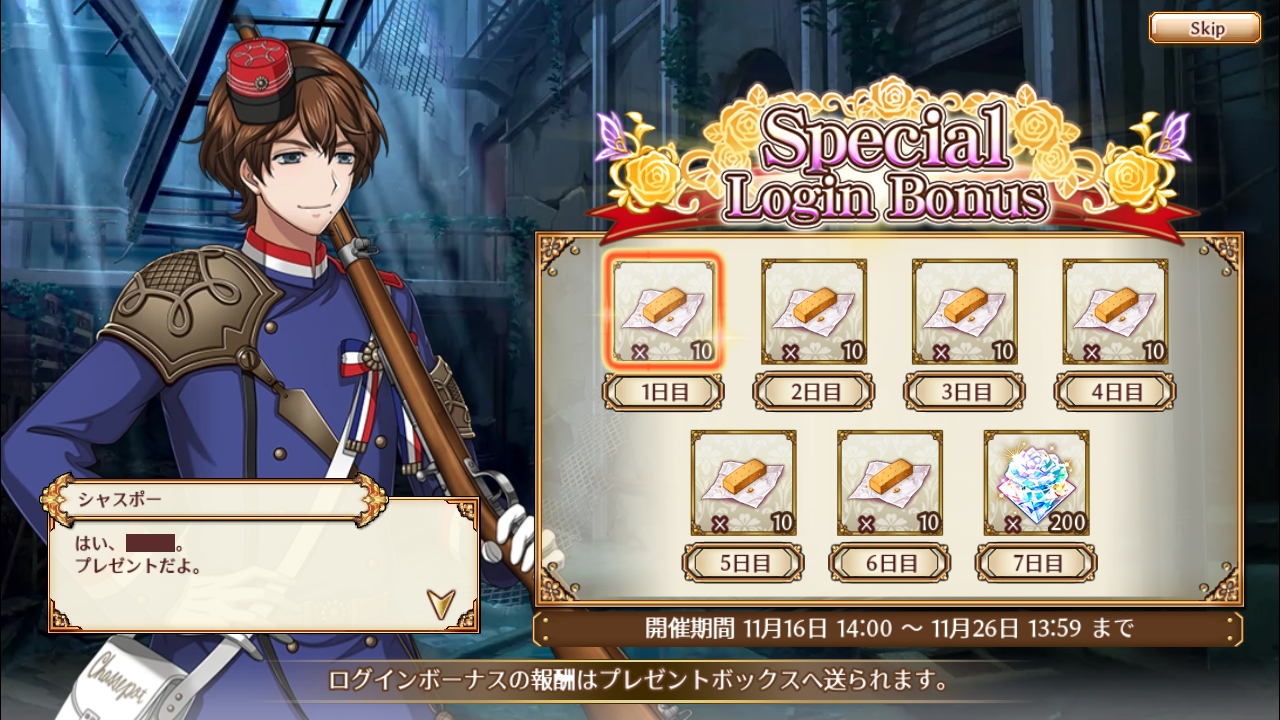This screenshot has height=720, width=1280.
Task: Choose the 2日目 reward item
Action: point(814,311)
